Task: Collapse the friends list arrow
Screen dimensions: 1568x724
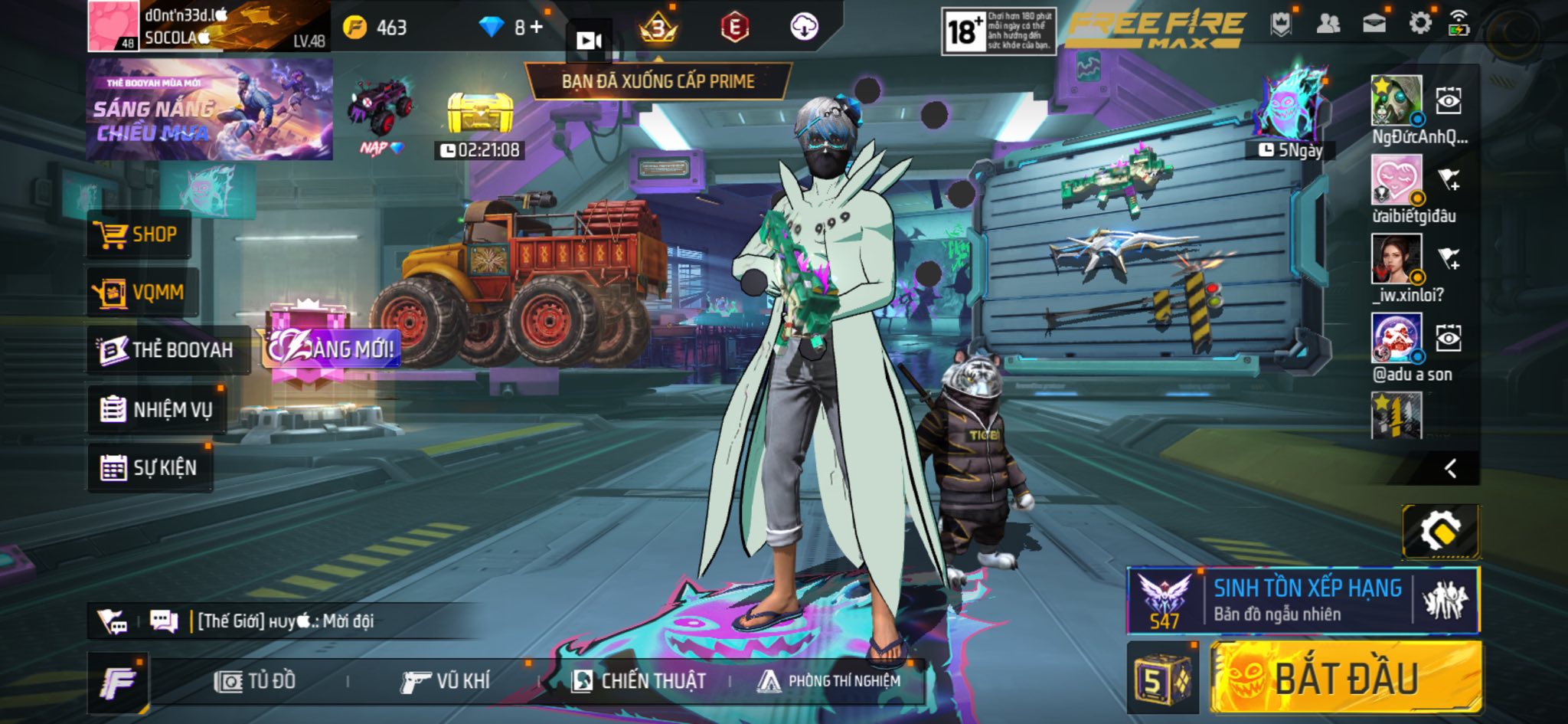Action: pos(1449,468)
